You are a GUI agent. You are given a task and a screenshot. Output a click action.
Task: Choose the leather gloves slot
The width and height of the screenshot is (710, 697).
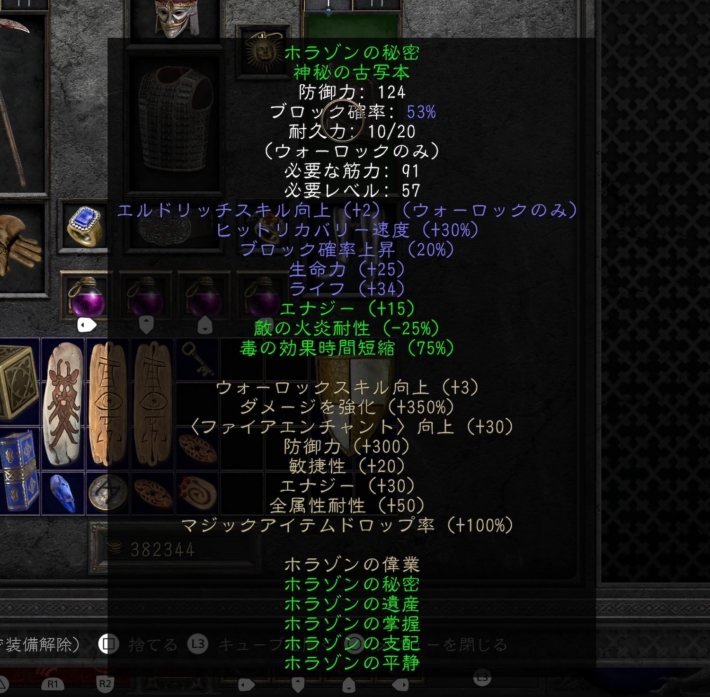[x=18, y=243]
